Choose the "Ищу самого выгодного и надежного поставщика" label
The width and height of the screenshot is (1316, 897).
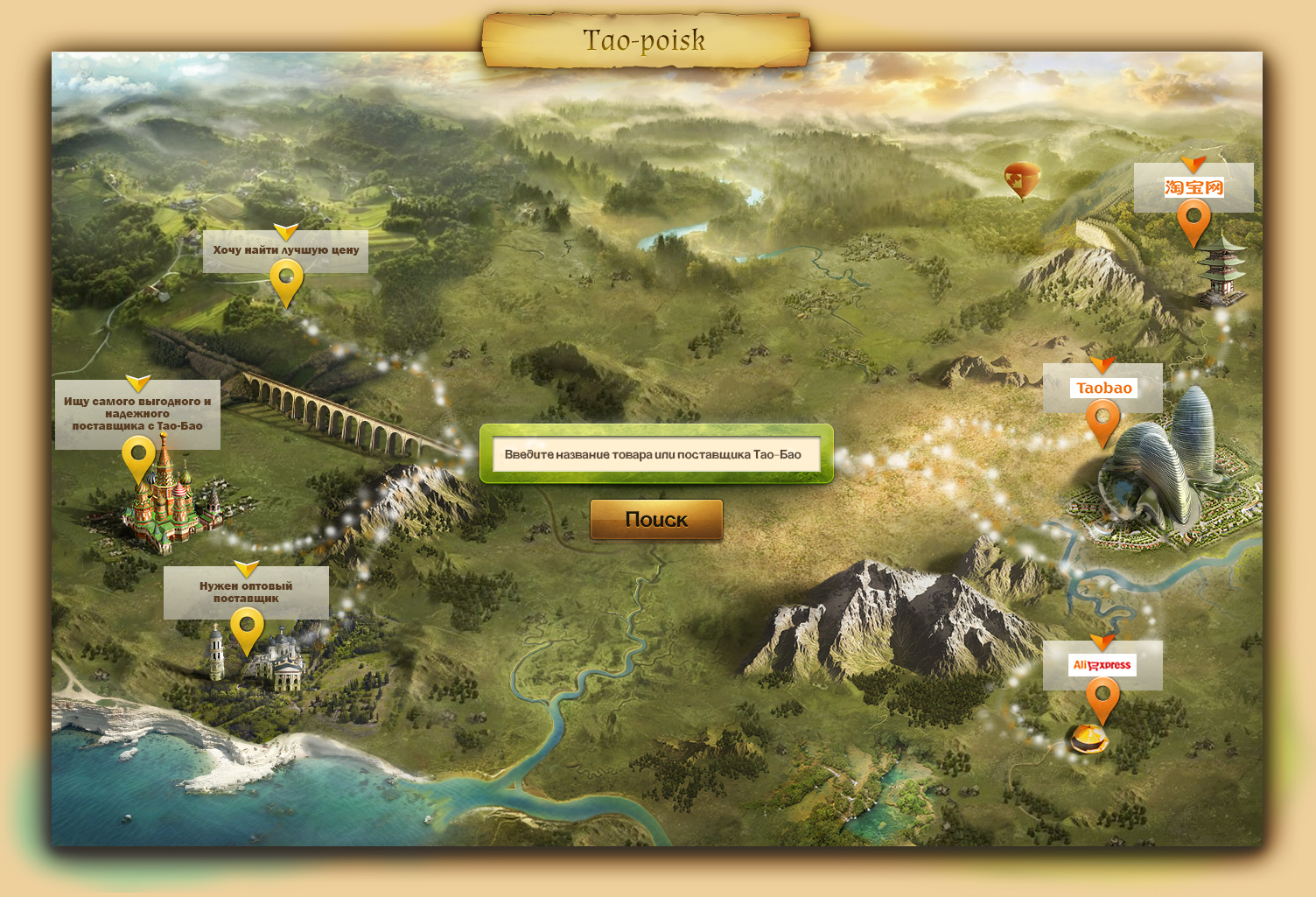(x=137, y=414)
